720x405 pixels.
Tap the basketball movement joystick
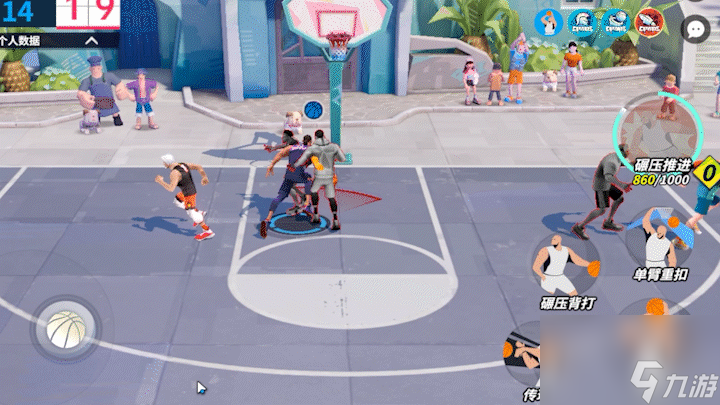pos(65,327)
